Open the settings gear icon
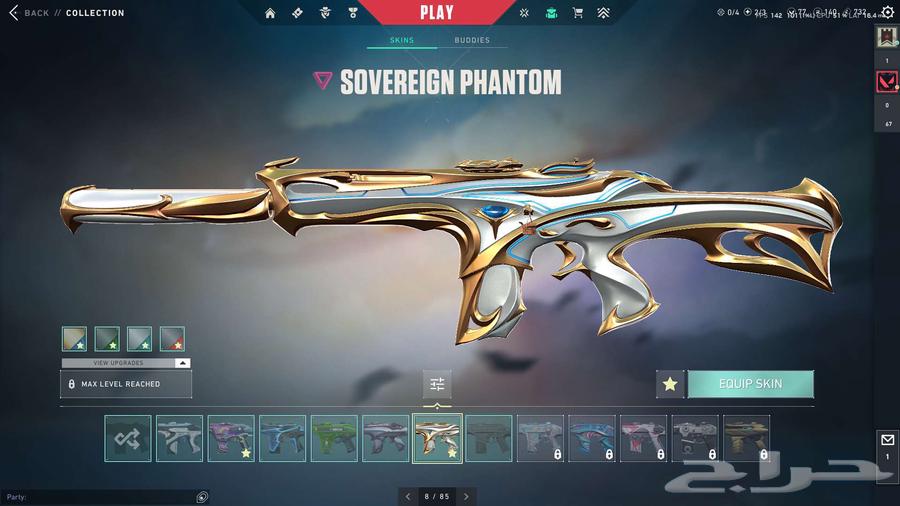 pyautogui.click(x=887, y=12)
